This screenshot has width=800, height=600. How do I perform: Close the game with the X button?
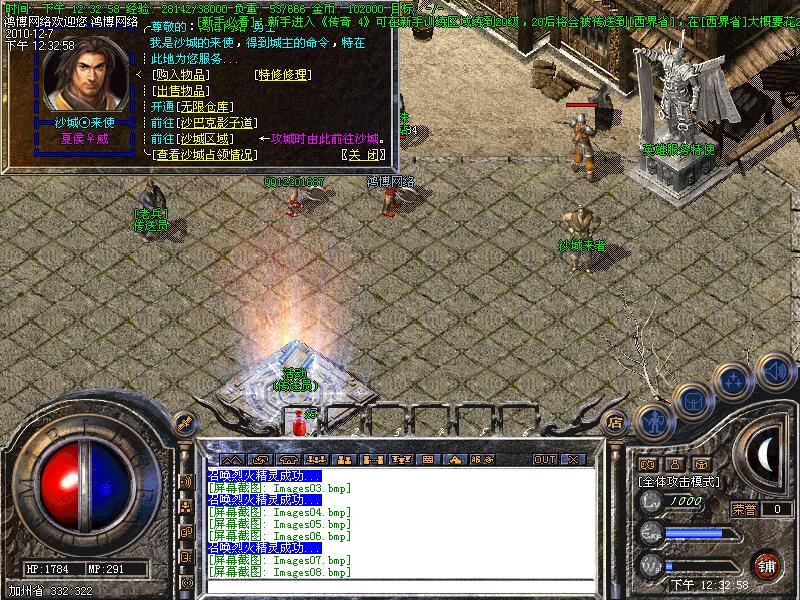click(x=573, y=459)
